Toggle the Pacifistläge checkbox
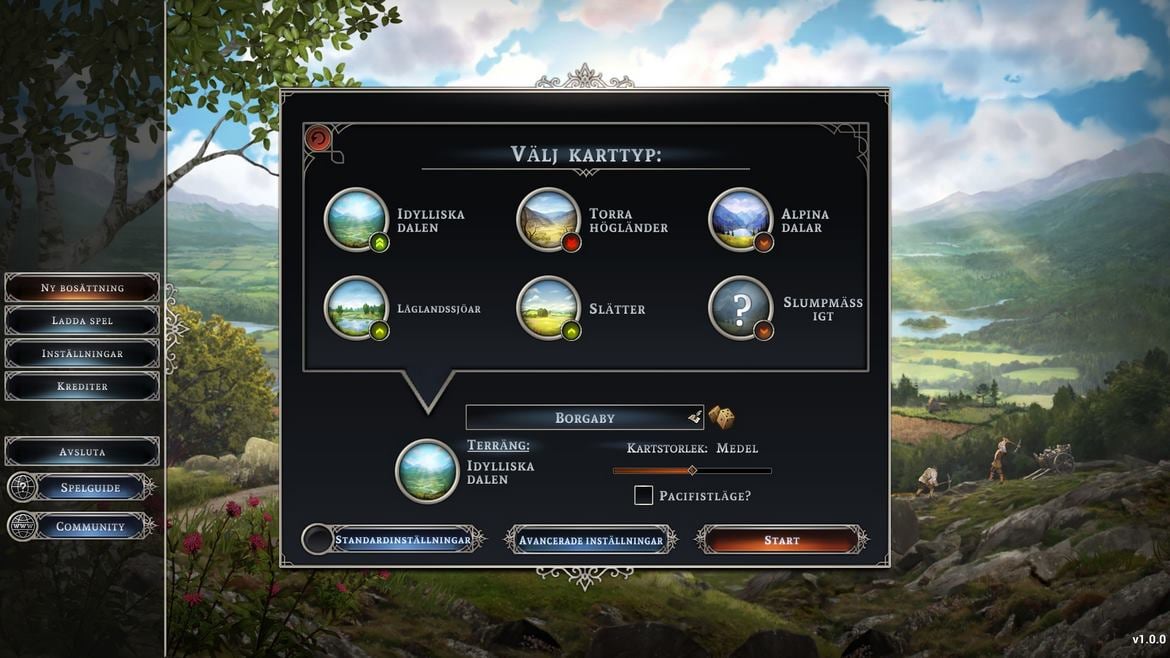Image resolution: width=1170 pixels, height=658 pixels. click(644, 495)
